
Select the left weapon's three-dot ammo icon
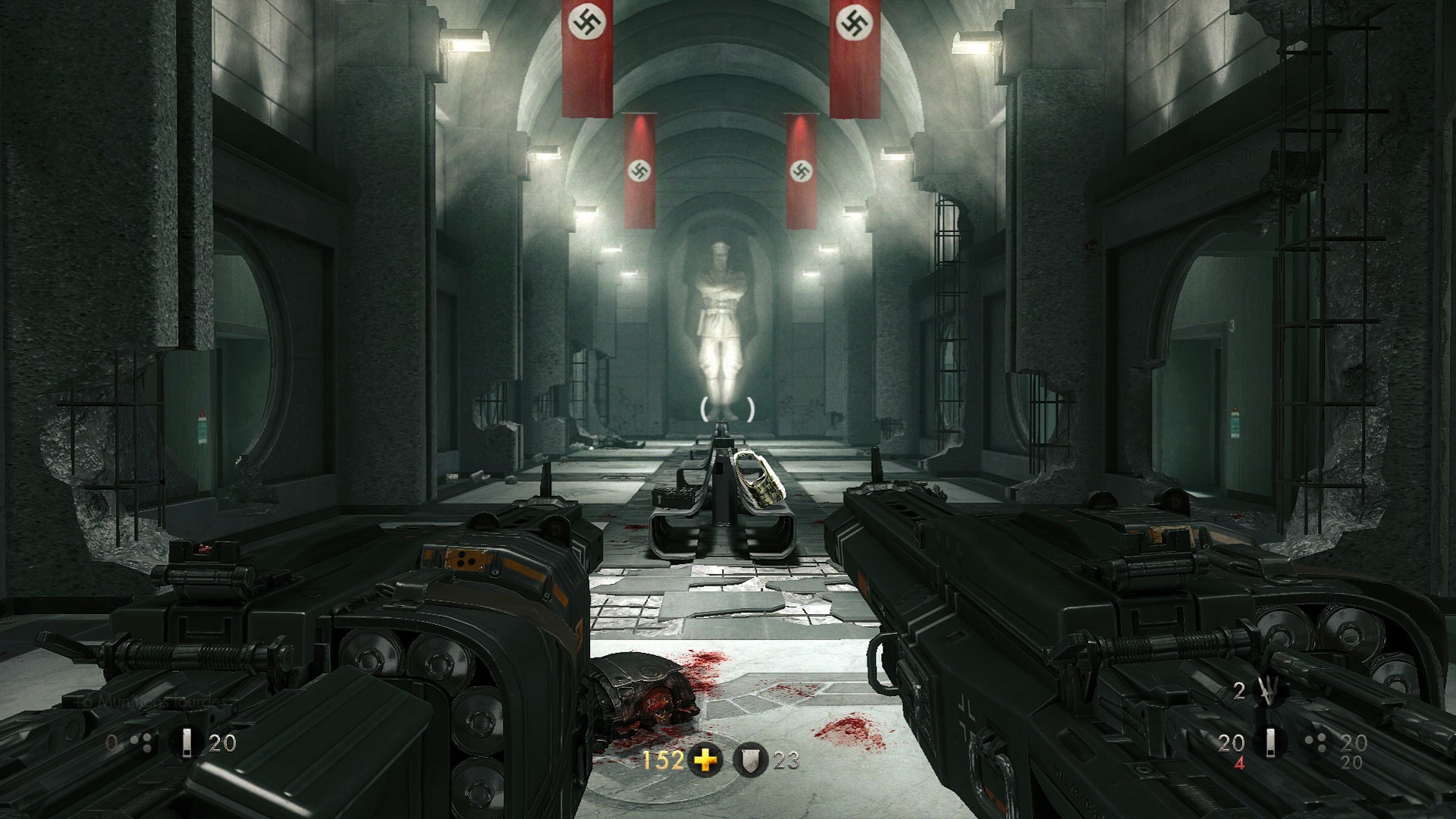coord(143,743)
